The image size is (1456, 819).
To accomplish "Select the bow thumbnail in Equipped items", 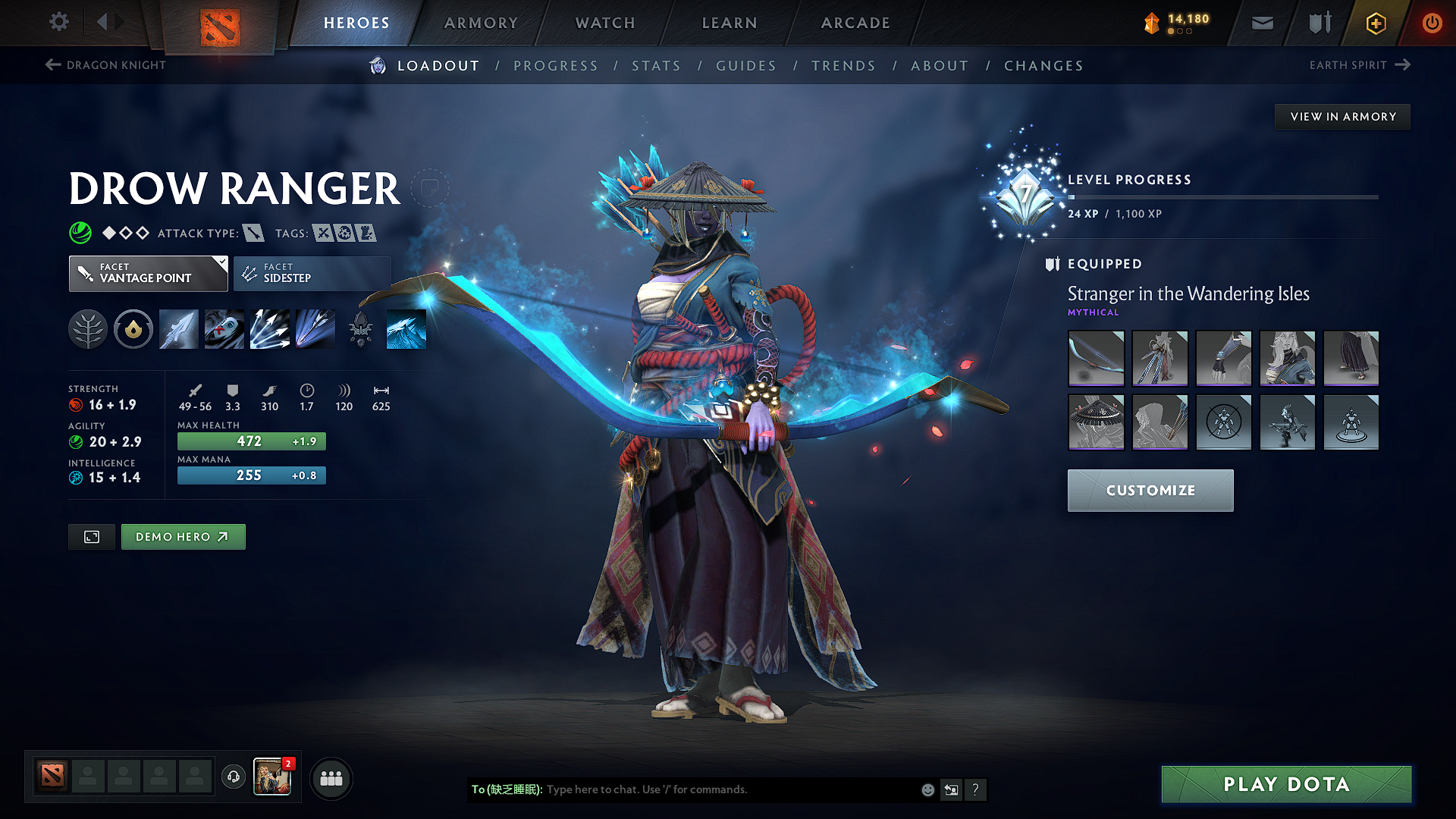I will tap(1096, 359).
